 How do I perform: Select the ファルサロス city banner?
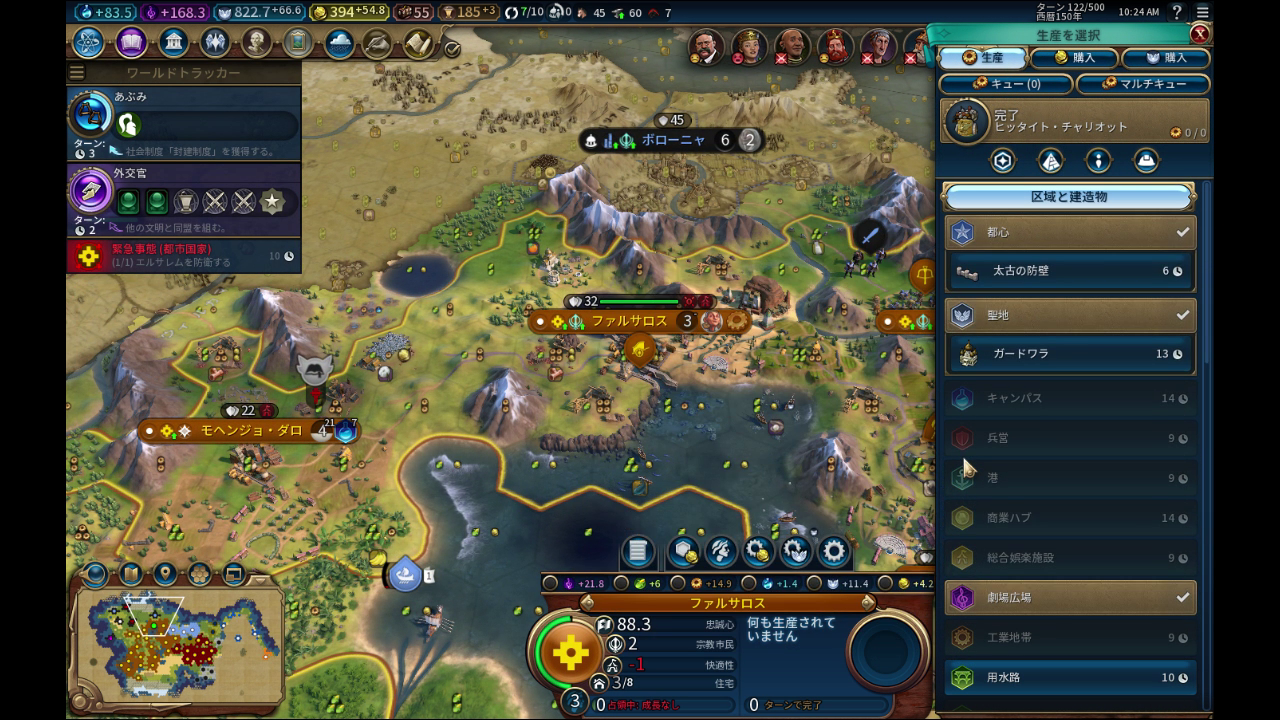point(628,321)
